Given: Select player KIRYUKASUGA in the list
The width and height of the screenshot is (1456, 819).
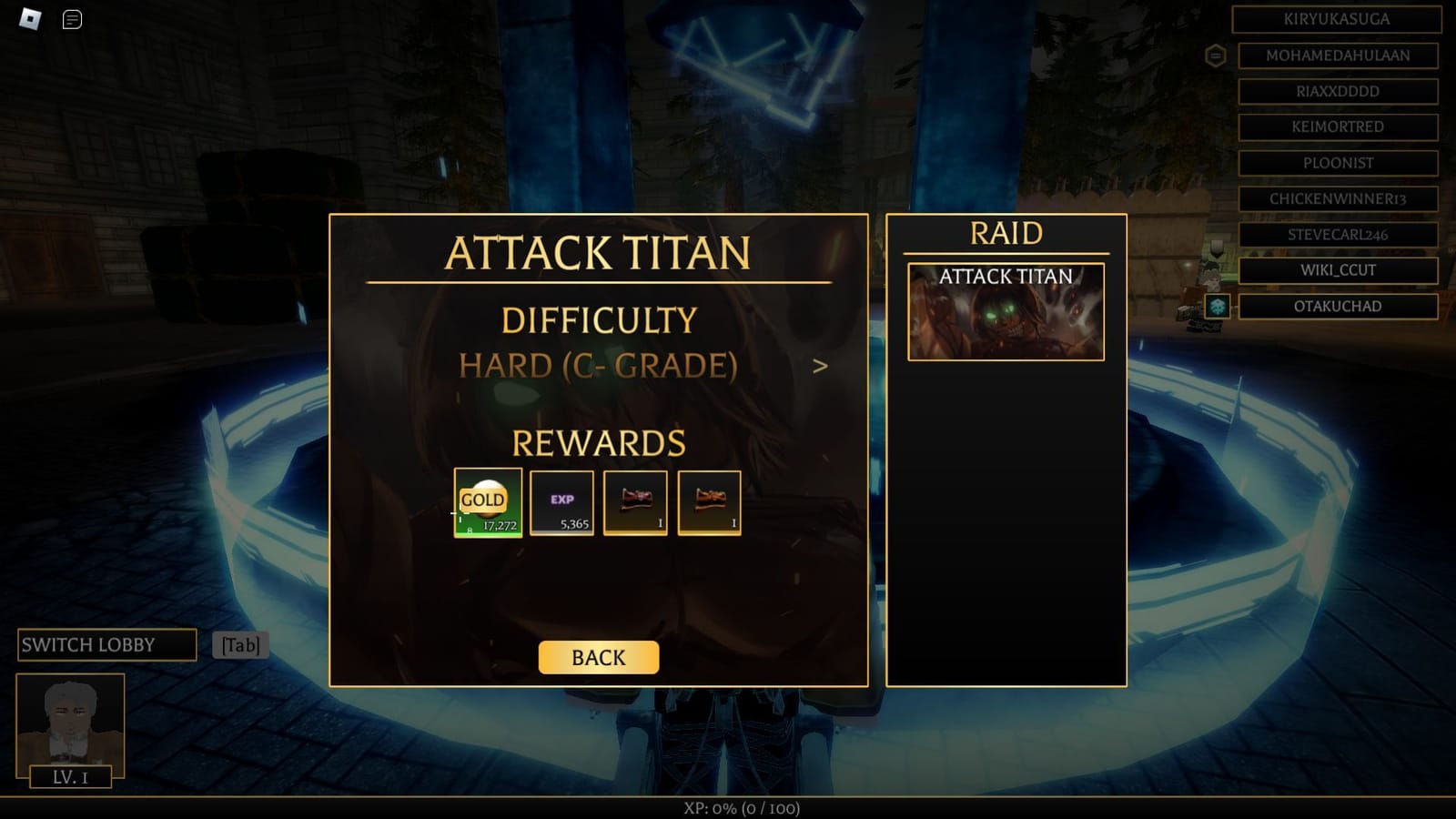Looking at the screenshot, I should (1334, 20).
